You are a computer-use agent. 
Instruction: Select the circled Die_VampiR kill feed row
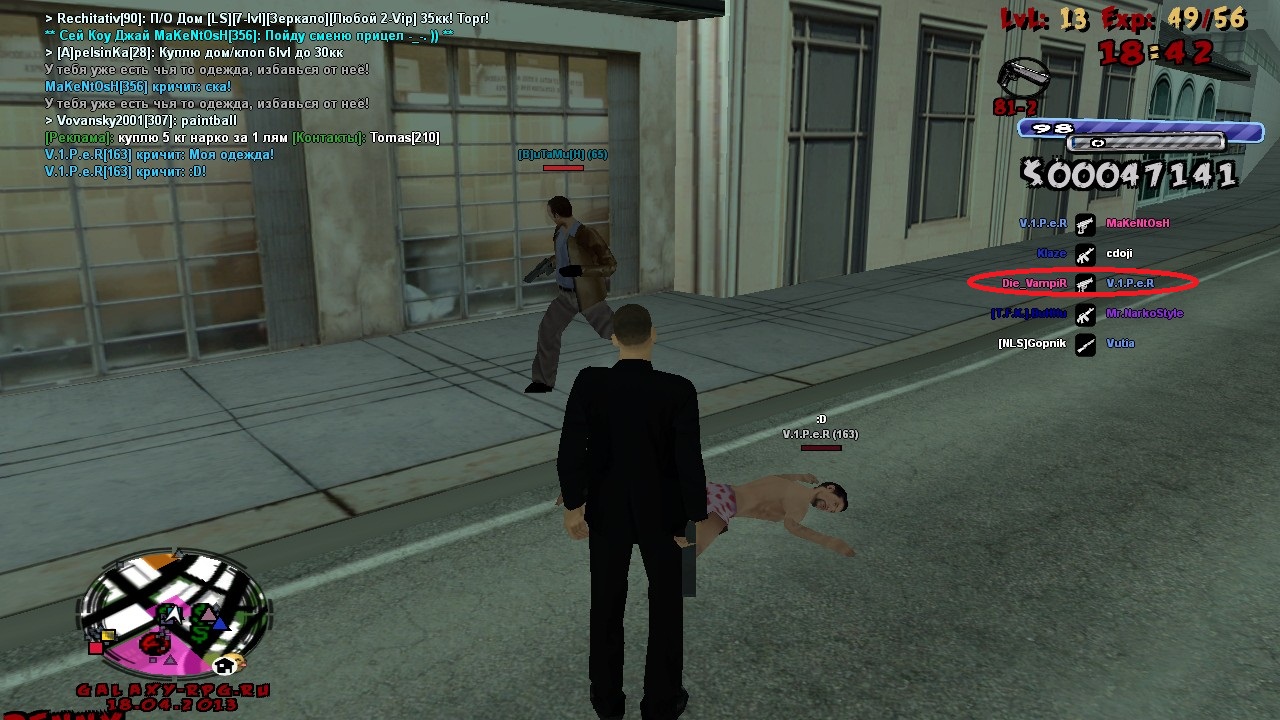point(1083,283)
